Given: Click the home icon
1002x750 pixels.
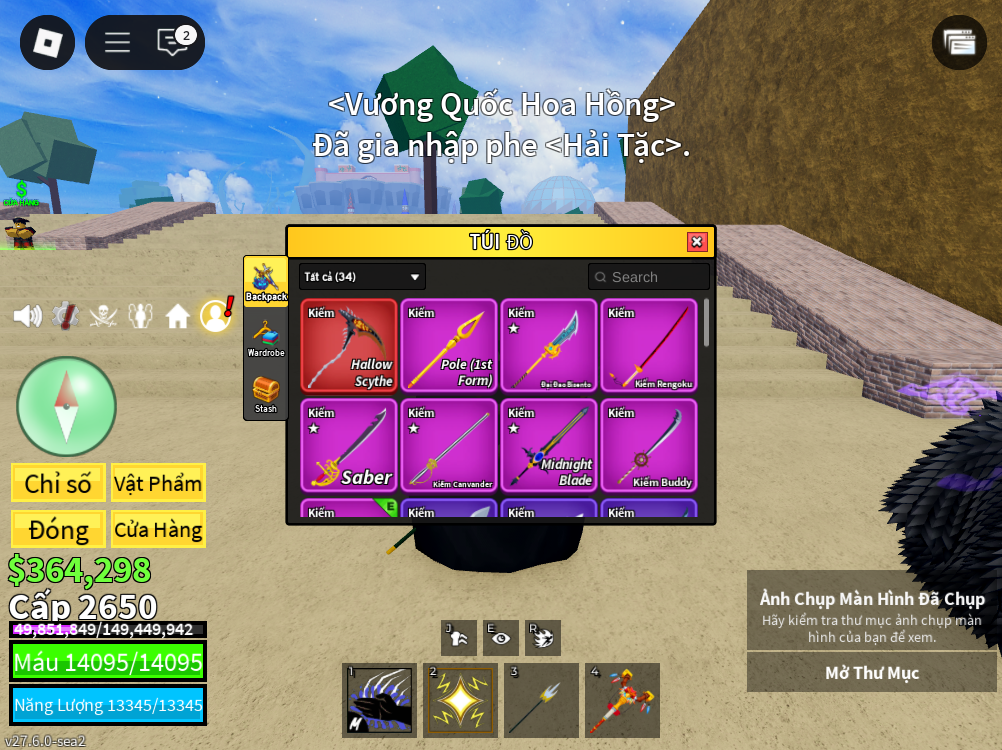Looking at the screenshot, I should click(x=178, y=317).
